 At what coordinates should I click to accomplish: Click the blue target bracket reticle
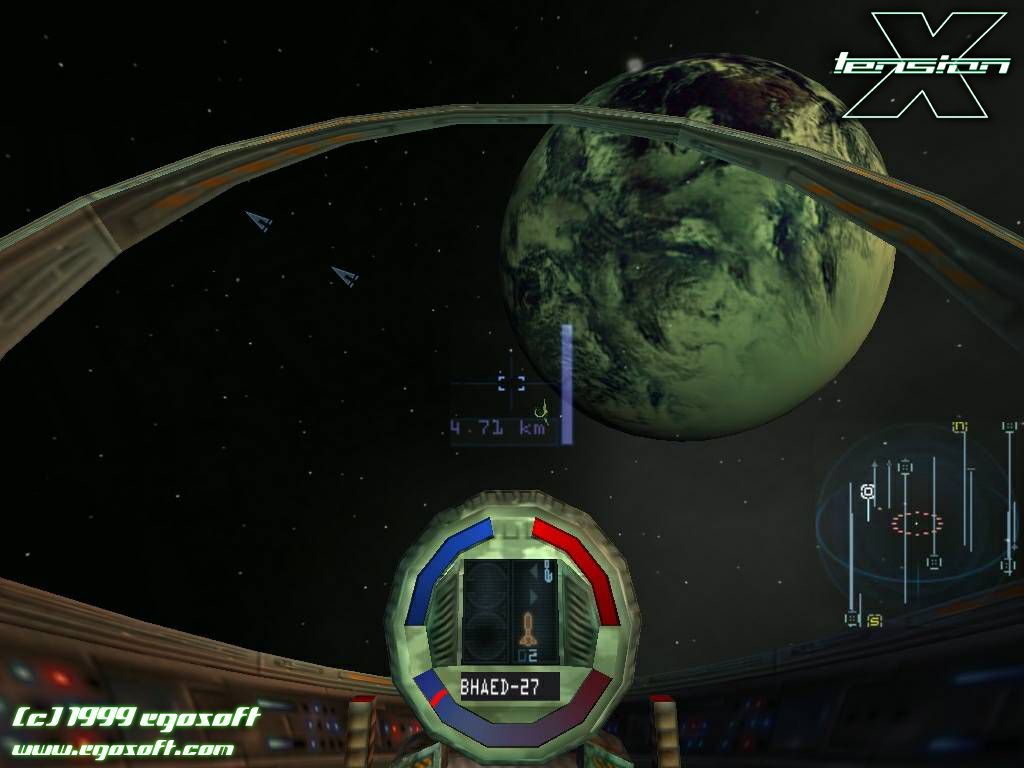pos(511,381)
